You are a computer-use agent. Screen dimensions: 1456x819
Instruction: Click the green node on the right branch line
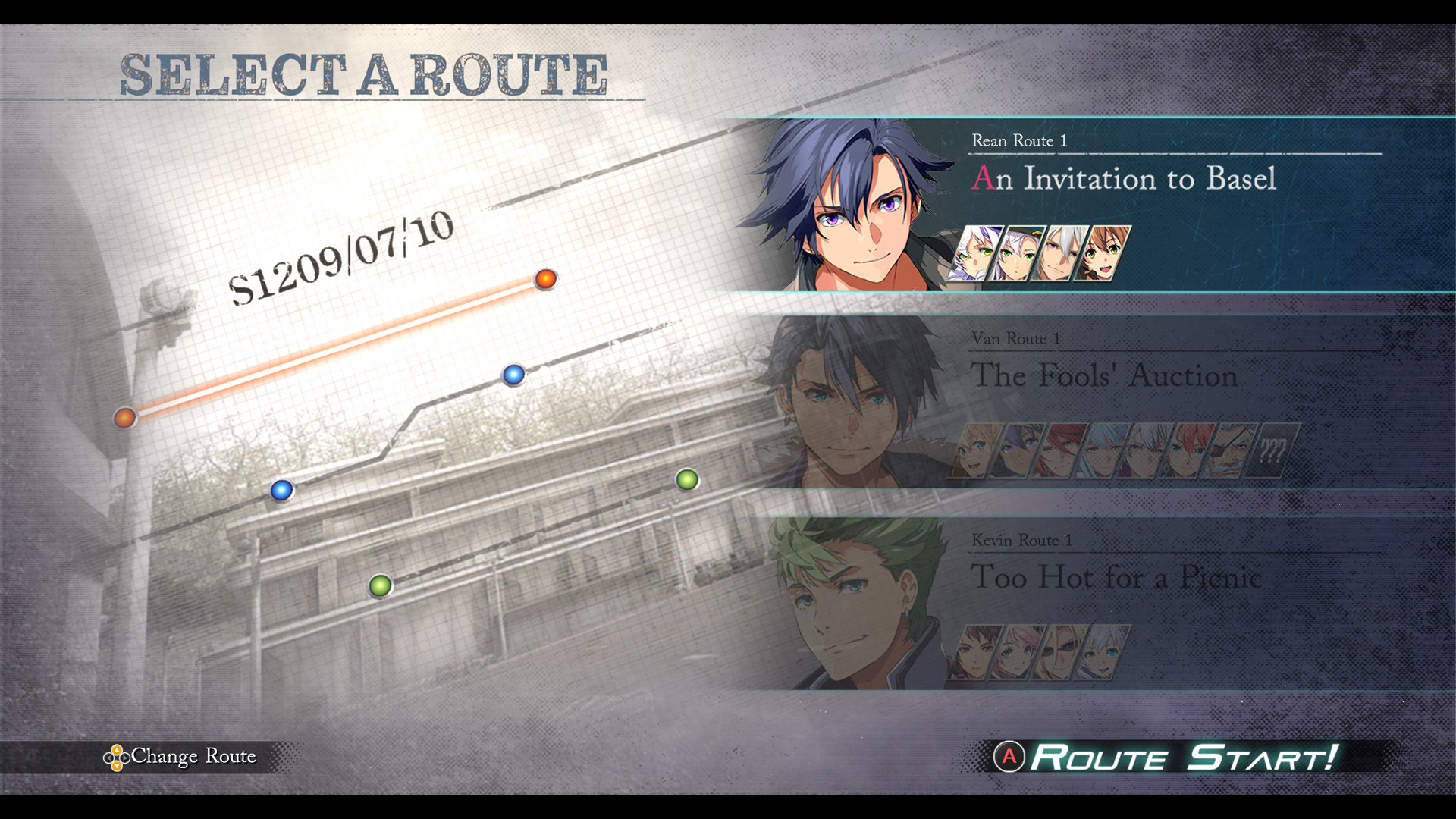(687, 479)
